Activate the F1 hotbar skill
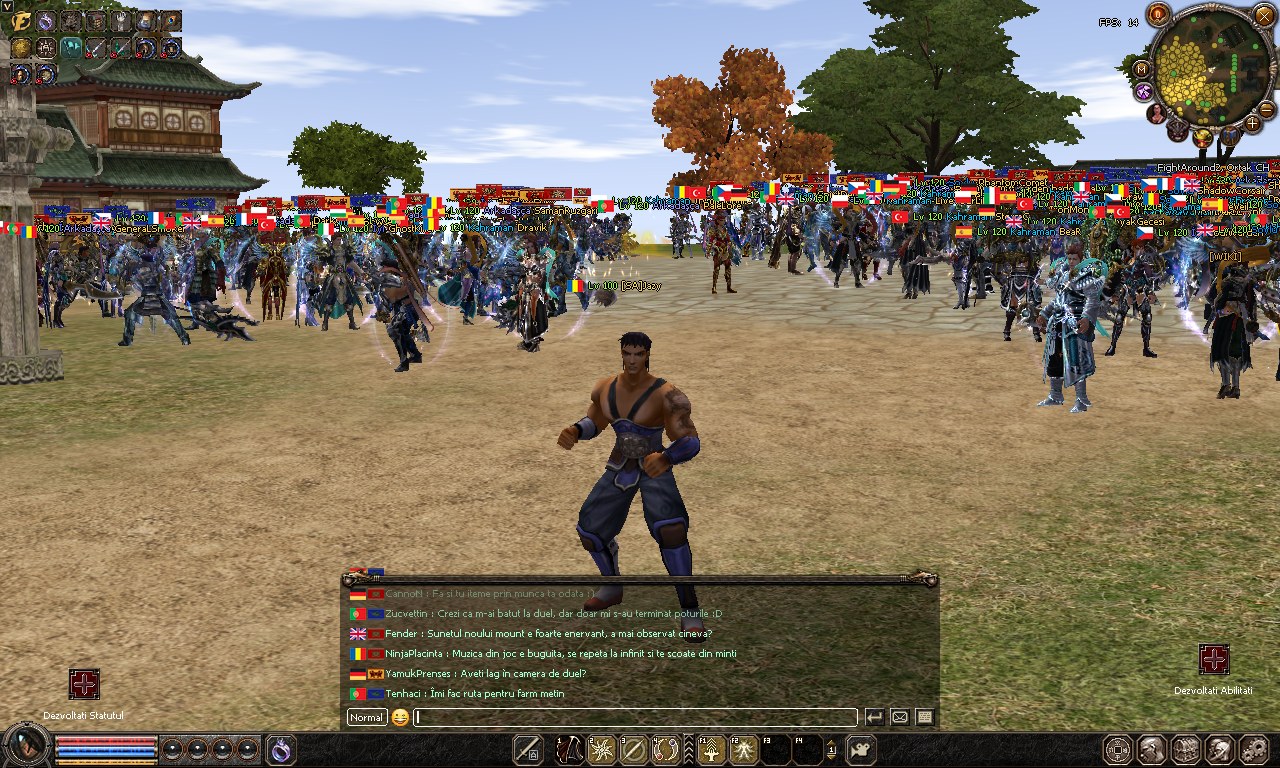Viewport: 1280px width, 768px height. coord(711,750)
